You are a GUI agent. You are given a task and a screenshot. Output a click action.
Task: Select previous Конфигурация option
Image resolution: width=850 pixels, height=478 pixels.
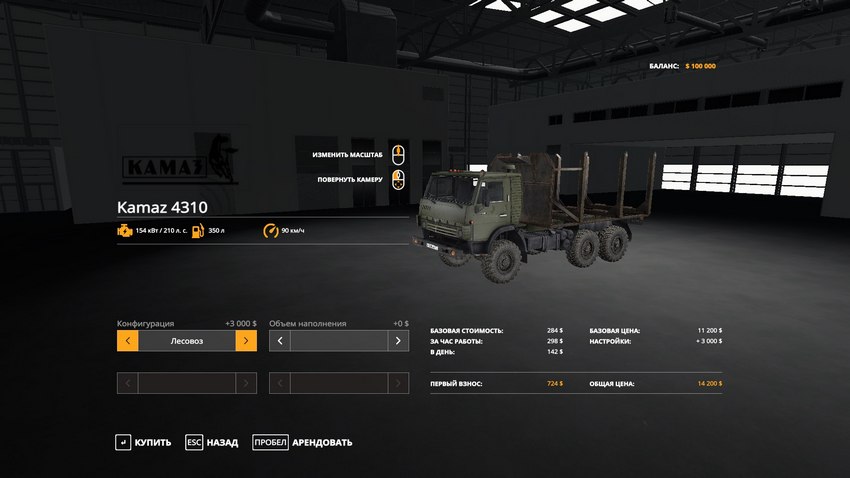click(x=127, y=341)
